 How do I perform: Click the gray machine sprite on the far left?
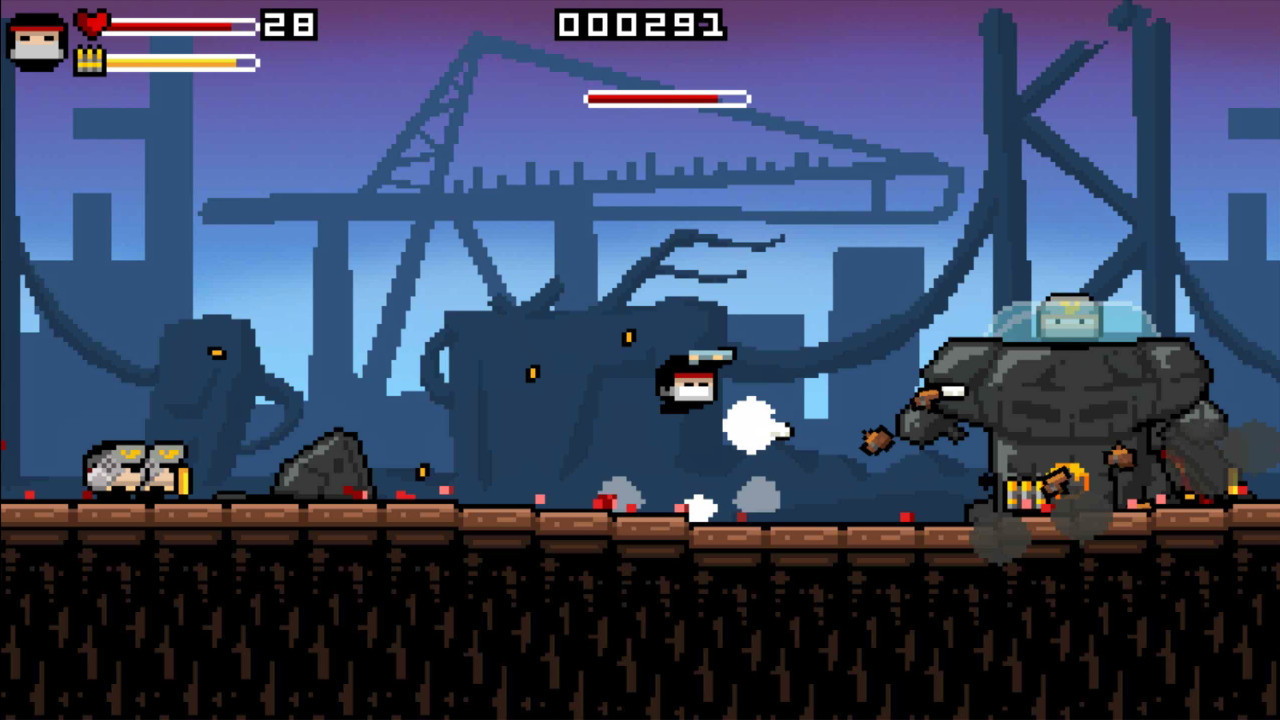click(x=135, y=465)
